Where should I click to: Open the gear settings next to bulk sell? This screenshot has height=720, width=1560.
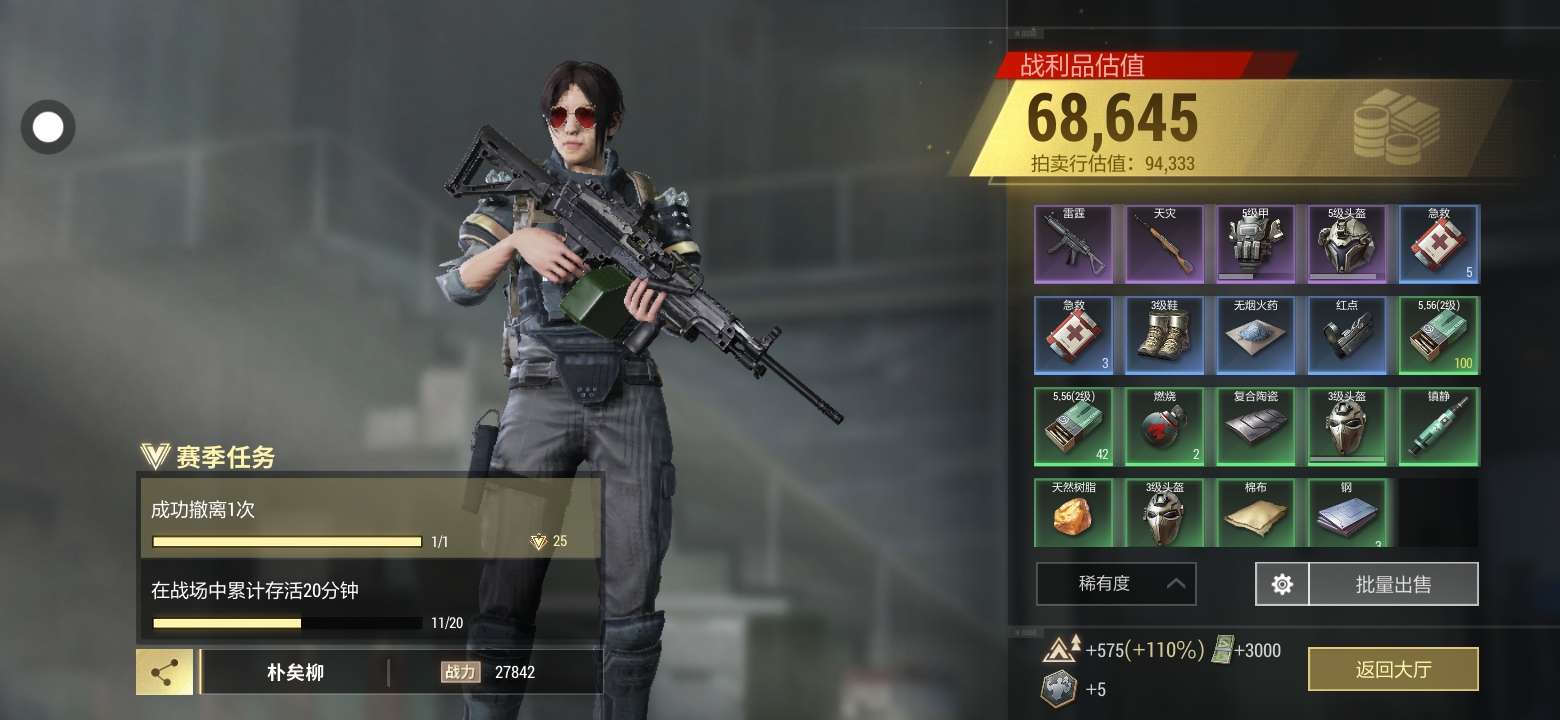[x=1282, y=584]
